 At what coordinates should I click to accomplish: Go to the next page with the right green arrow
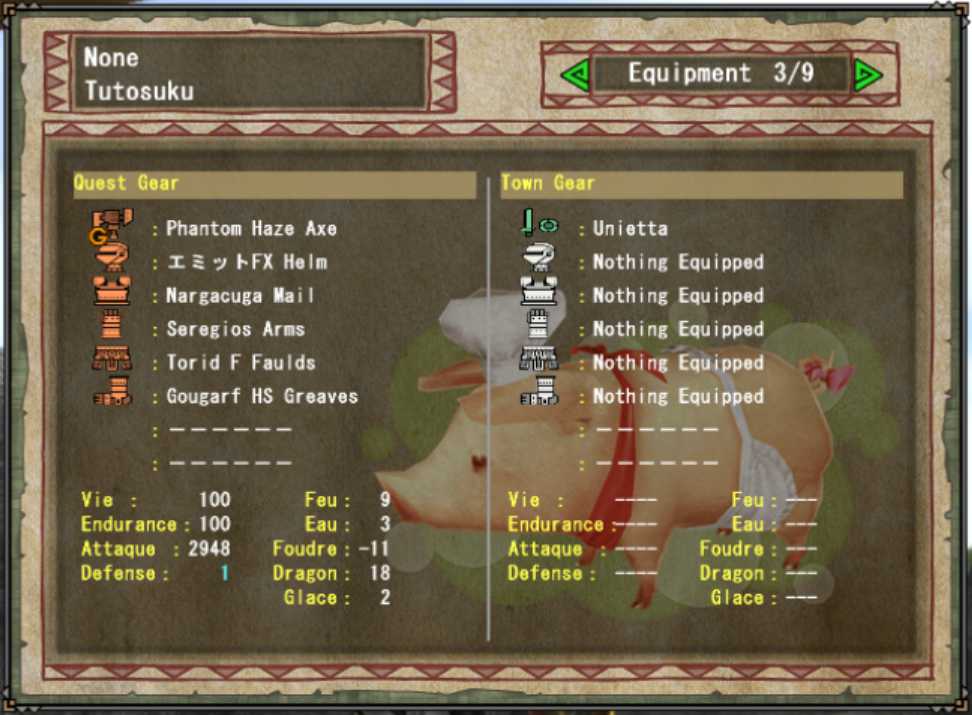(867, 75)
